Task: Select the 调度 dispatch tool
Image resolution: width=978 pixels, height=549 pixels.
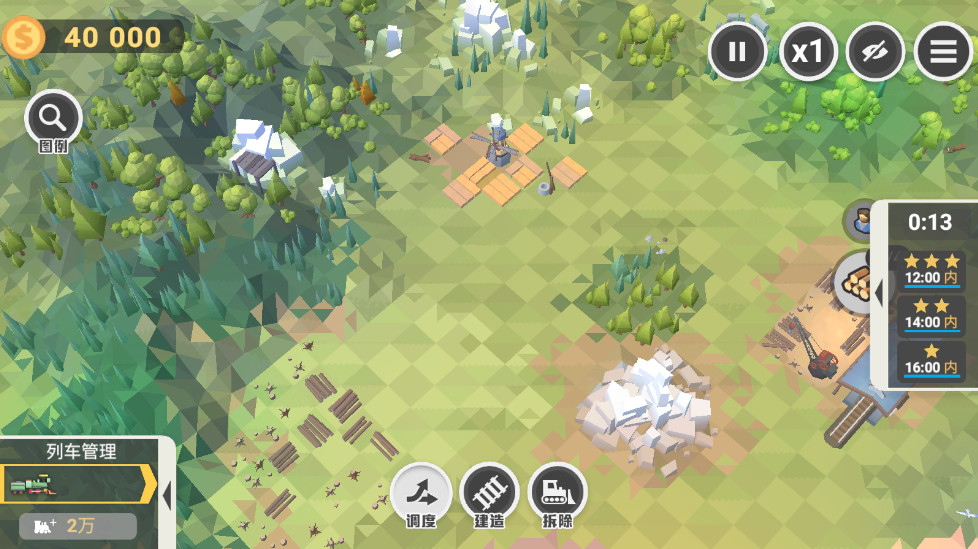Action: pos(421,494)
